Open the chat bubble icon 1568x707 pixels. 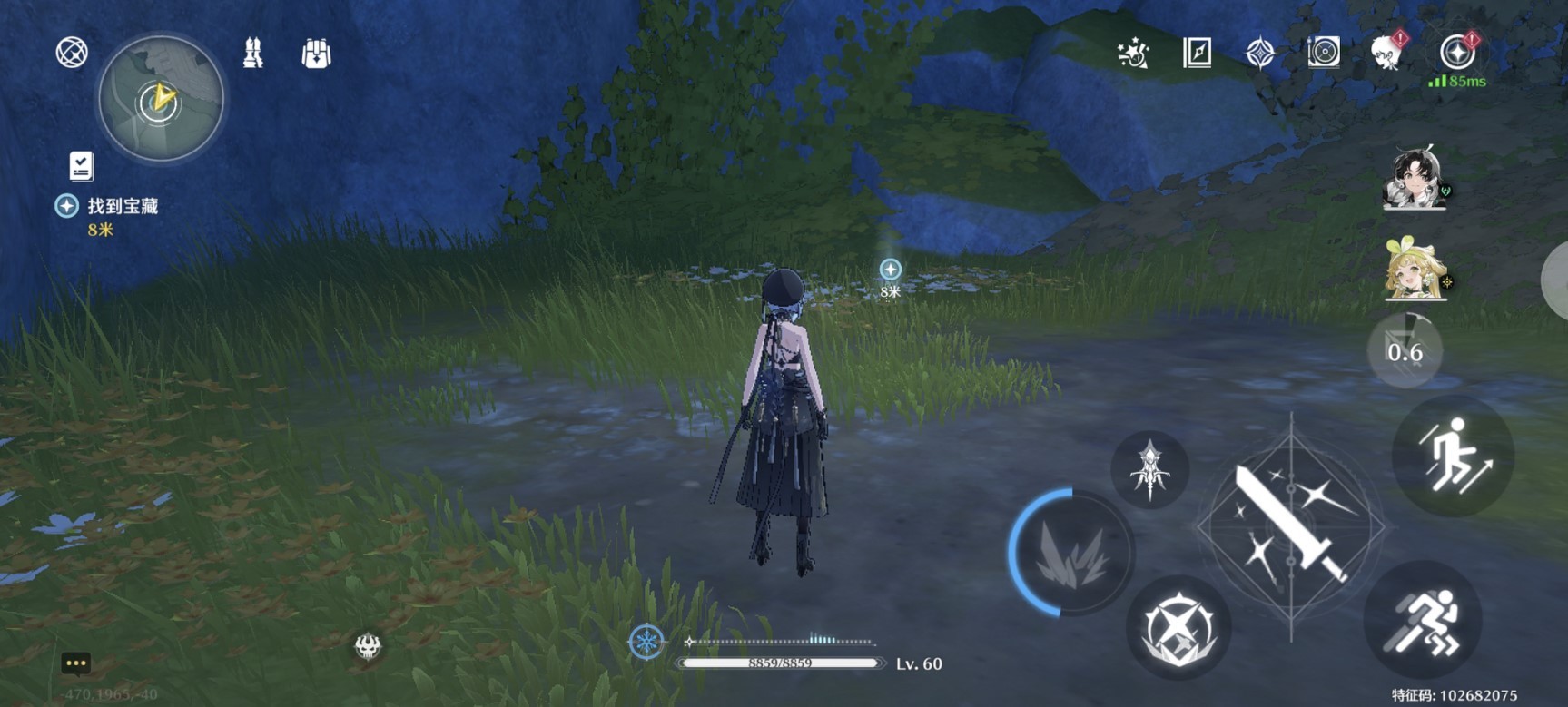point(75,663)
